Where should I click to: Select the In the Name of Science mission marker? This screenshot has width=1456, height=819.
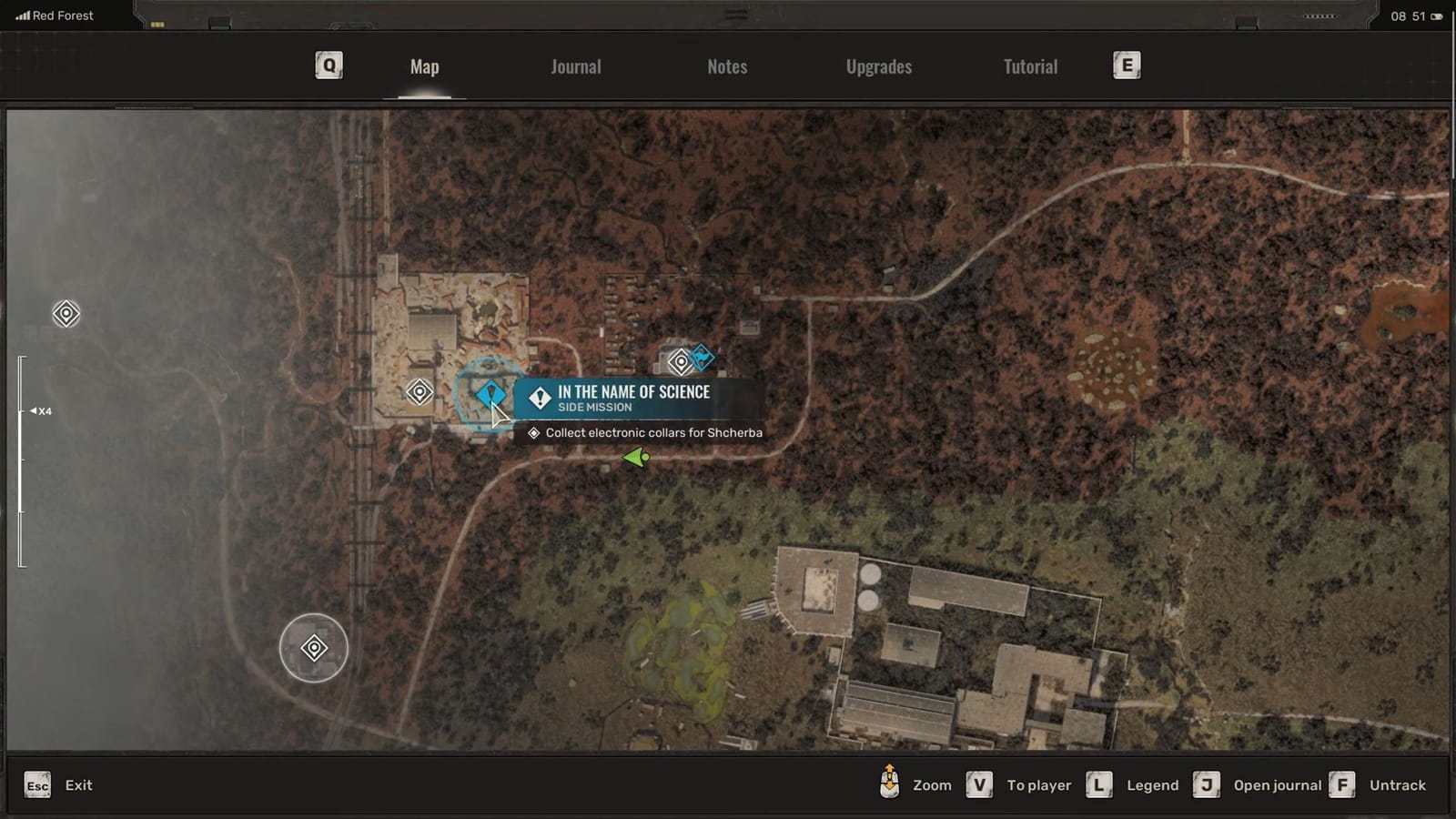tap(491, 393)
